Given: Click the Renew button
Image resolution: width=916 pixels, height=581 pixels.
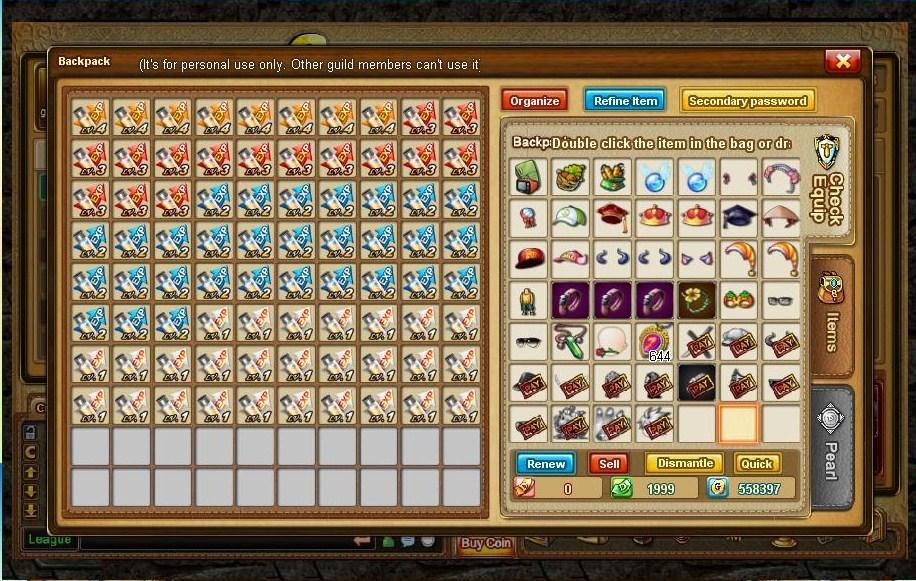Looking at the screenshot, I should coord(546,464).
